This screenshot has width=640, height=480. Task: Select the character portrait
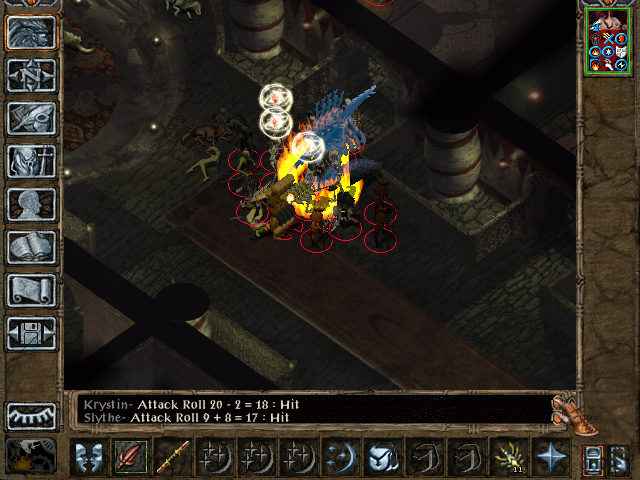[x=610, y=42]
